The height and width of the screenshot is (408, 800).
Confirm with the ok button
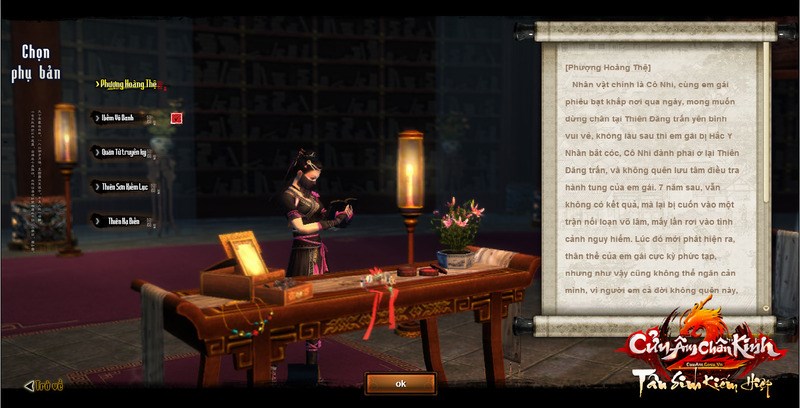pyautogui.click(x=400, y=384)
